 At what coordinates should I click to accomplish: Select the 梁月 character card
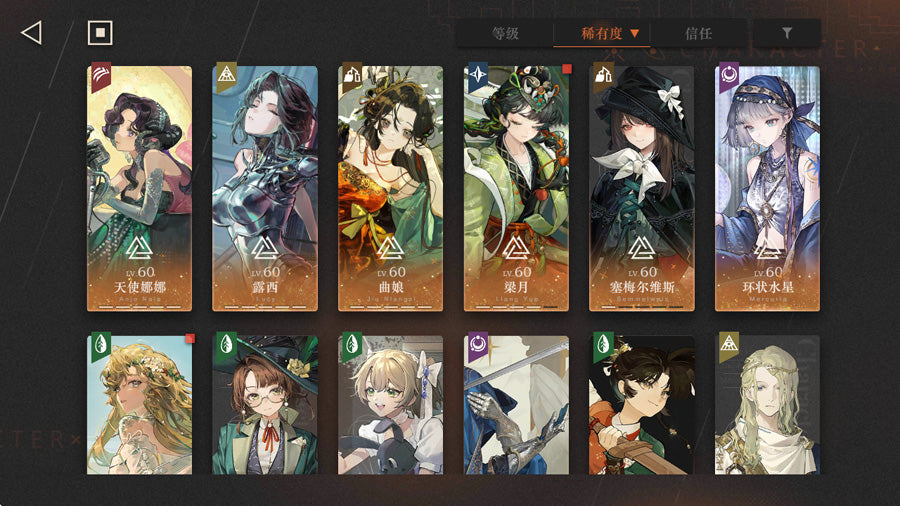(517, 188)
